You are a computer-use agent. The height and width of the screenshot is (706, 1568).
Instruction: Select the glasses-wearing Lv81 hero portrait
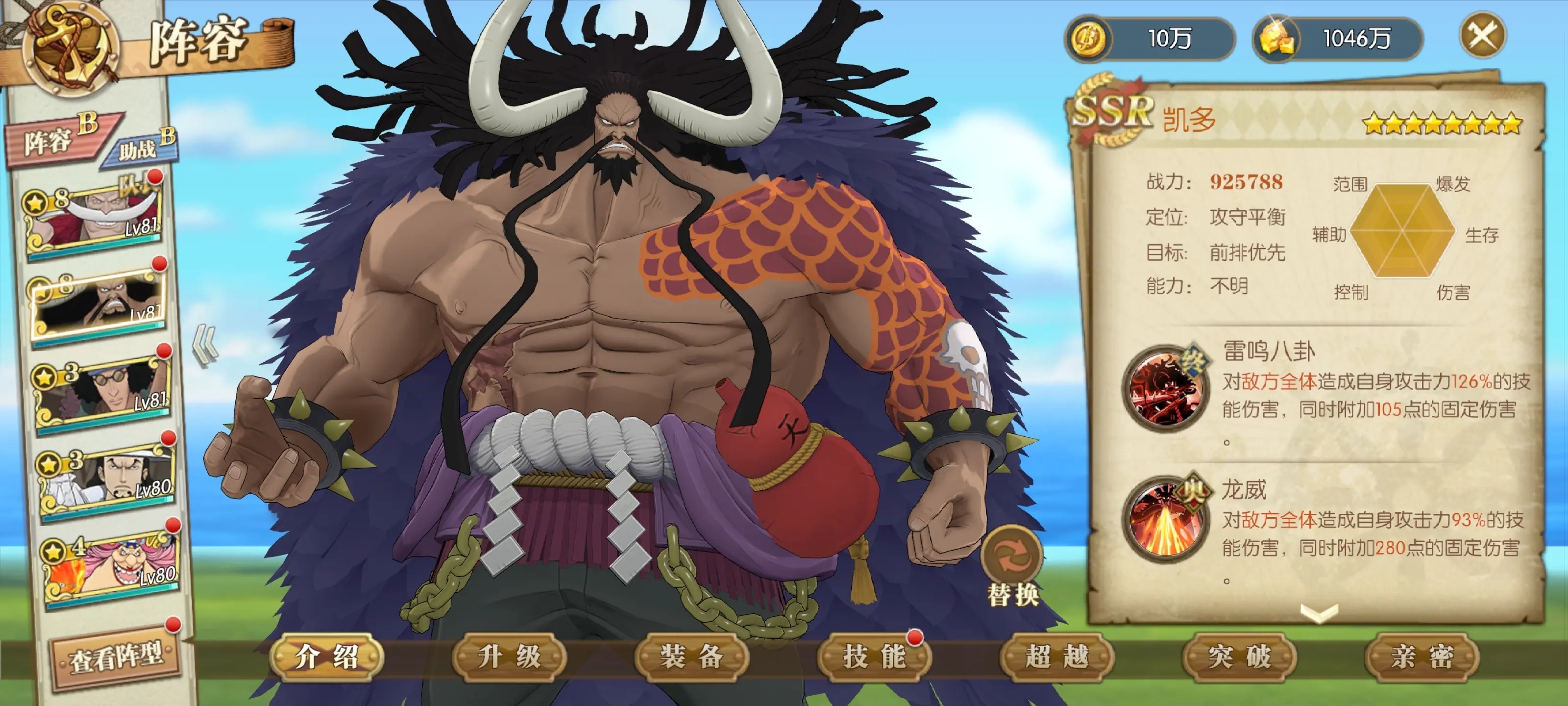102,390
